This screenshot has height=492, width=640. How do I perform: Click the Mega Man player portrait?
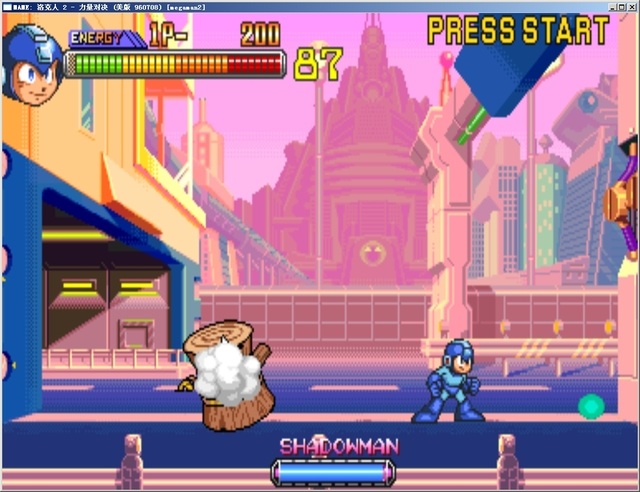[33, 64]
